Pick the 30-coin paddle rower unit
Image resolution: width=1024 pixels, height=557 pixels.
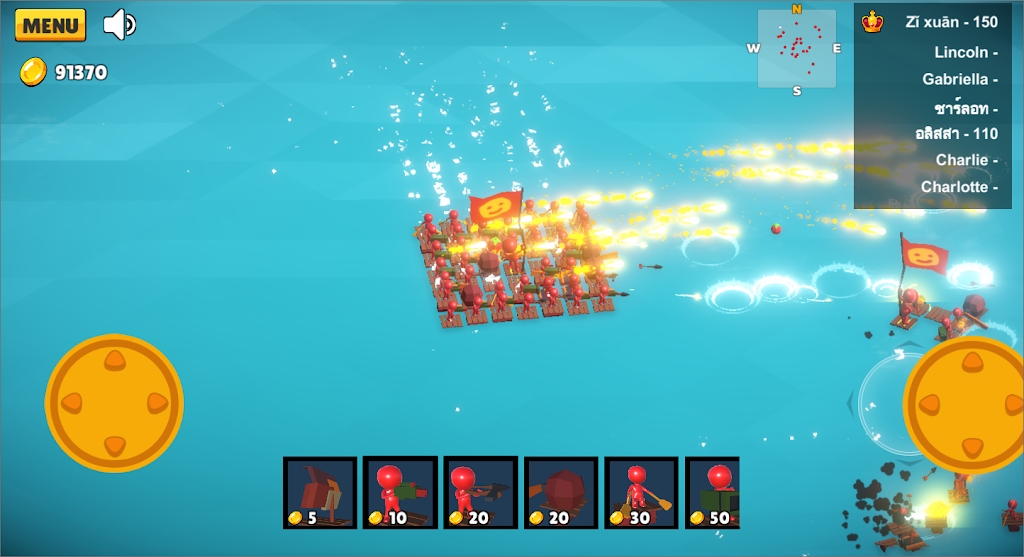click(642, 493)
